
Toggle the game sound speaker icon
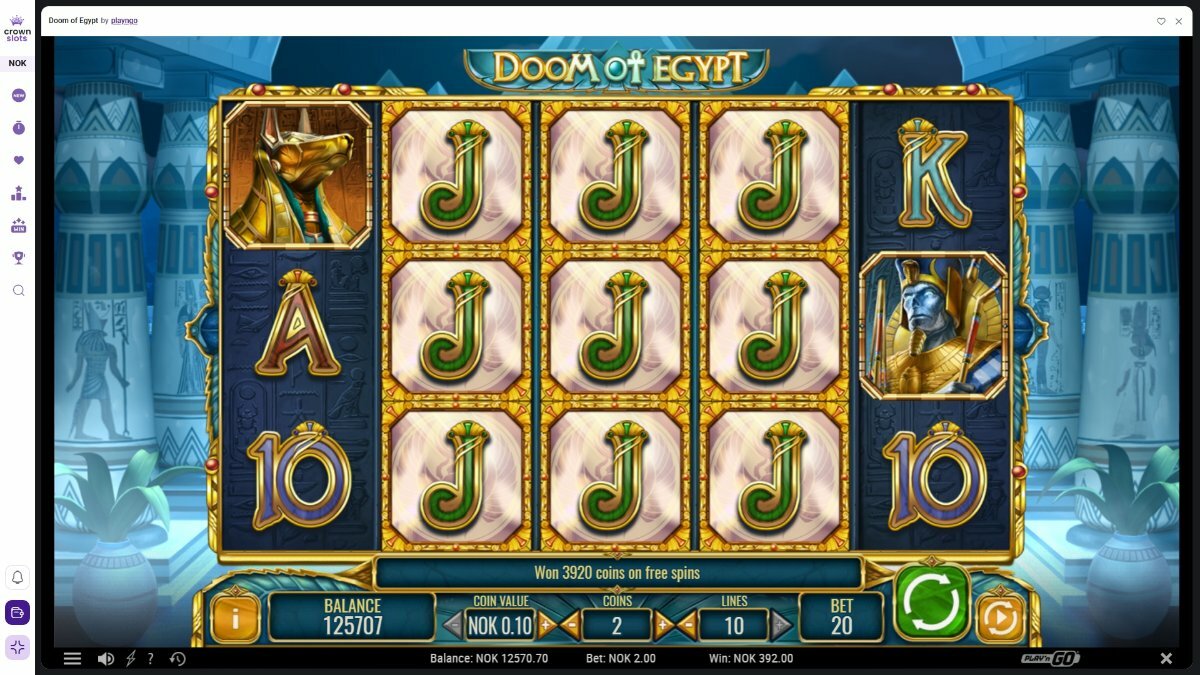[105, 659]
